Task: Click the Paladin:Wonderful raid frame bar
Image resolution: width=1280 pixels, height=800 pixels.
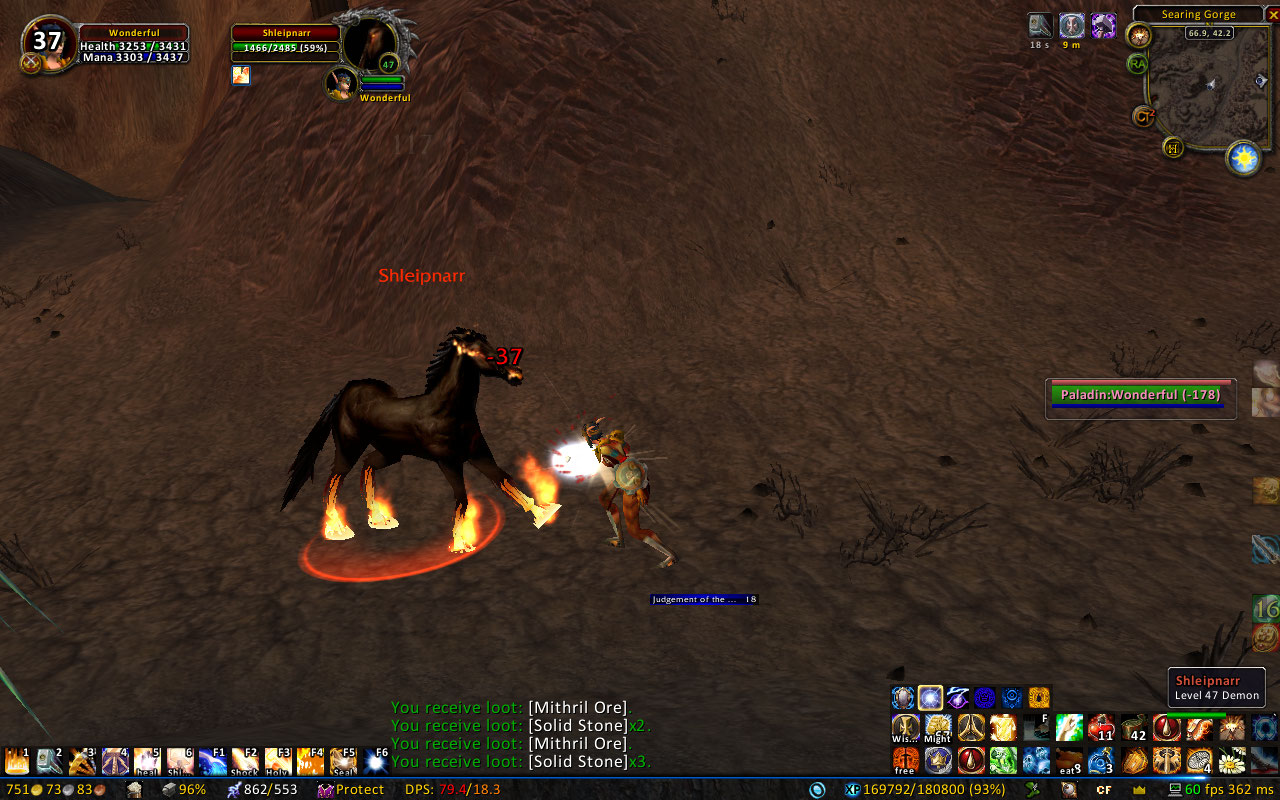Action: (x=1140, y=395)
